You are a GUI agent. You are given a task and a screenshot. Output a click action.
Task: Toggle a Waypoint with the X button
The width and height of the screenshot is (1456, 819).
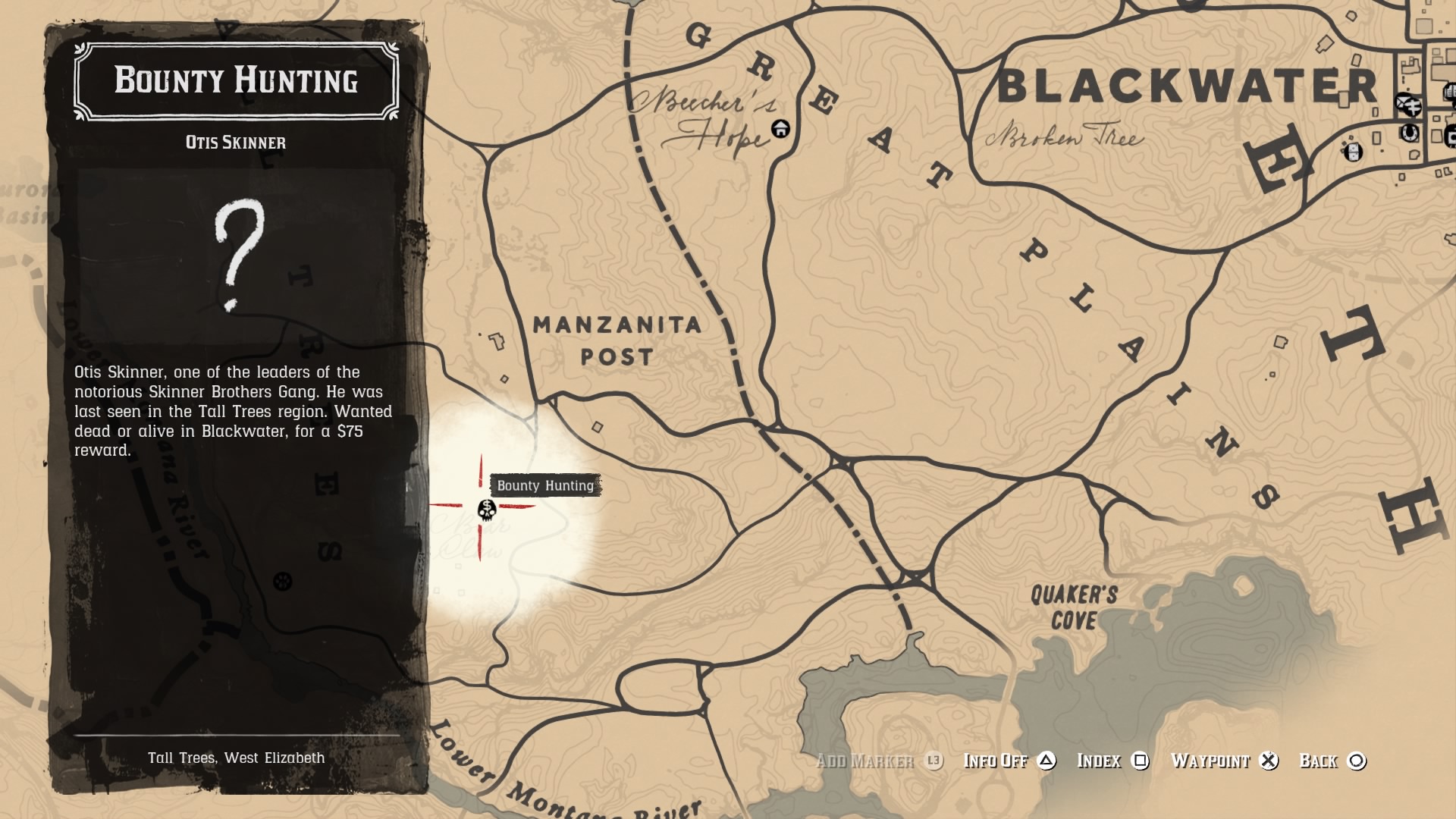coord(1270,761)
